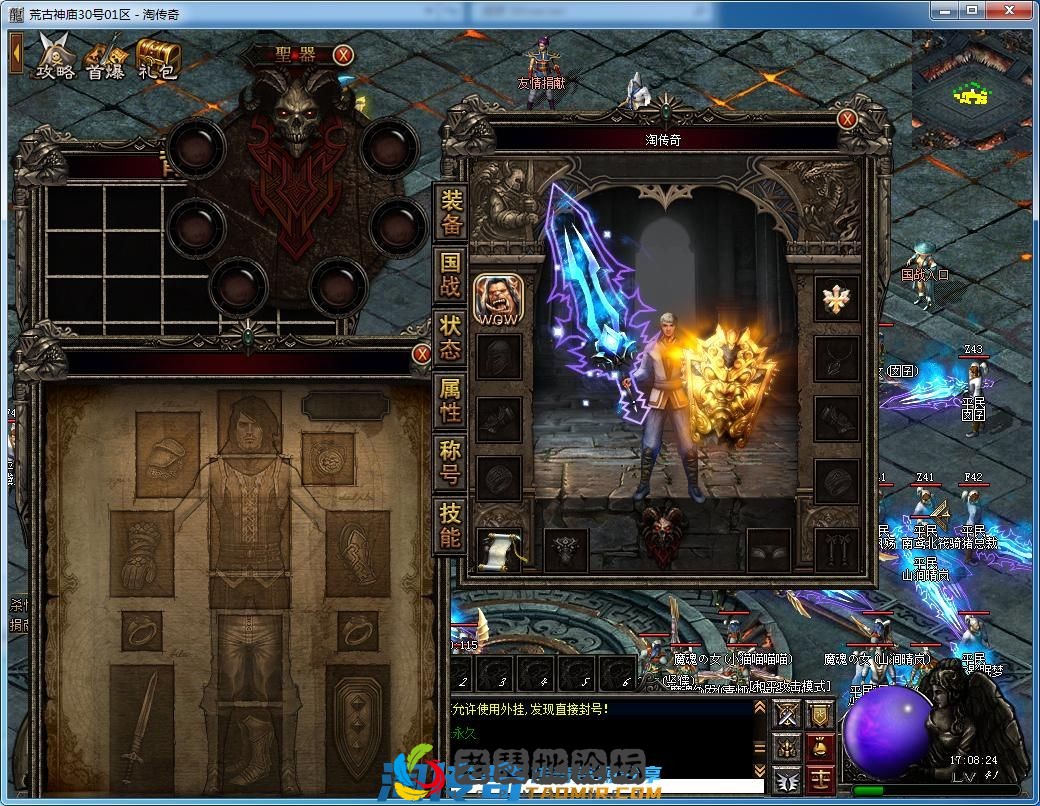This screenshot has height=806, width=1040.
Task: Show the 属性 attributes tab
Action: 451,400
